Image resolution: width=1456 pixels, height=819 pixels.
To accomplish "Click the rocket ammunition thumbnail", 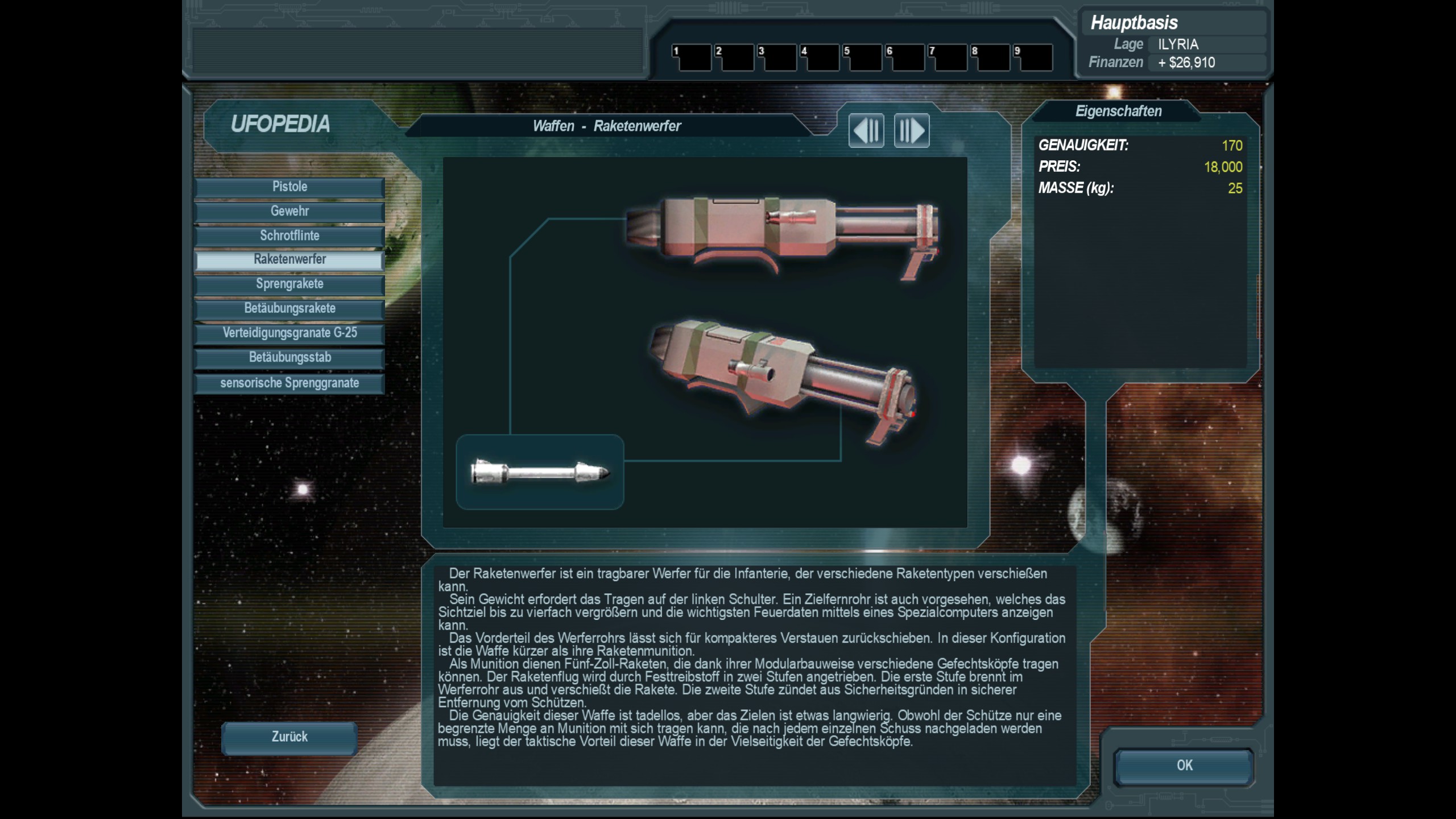I will tap(540, 472).
